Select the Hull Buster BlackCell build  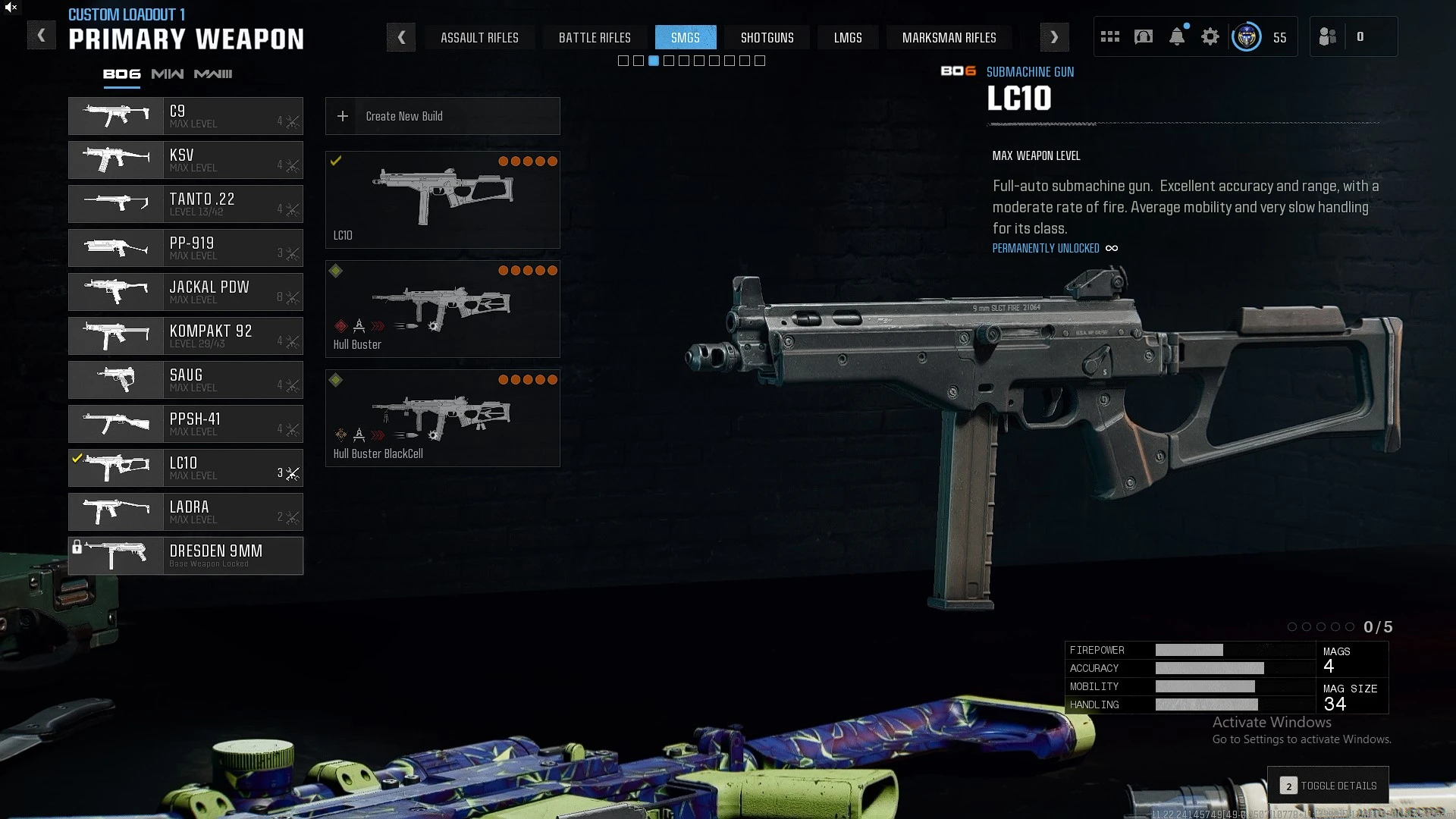click(443, 419)
